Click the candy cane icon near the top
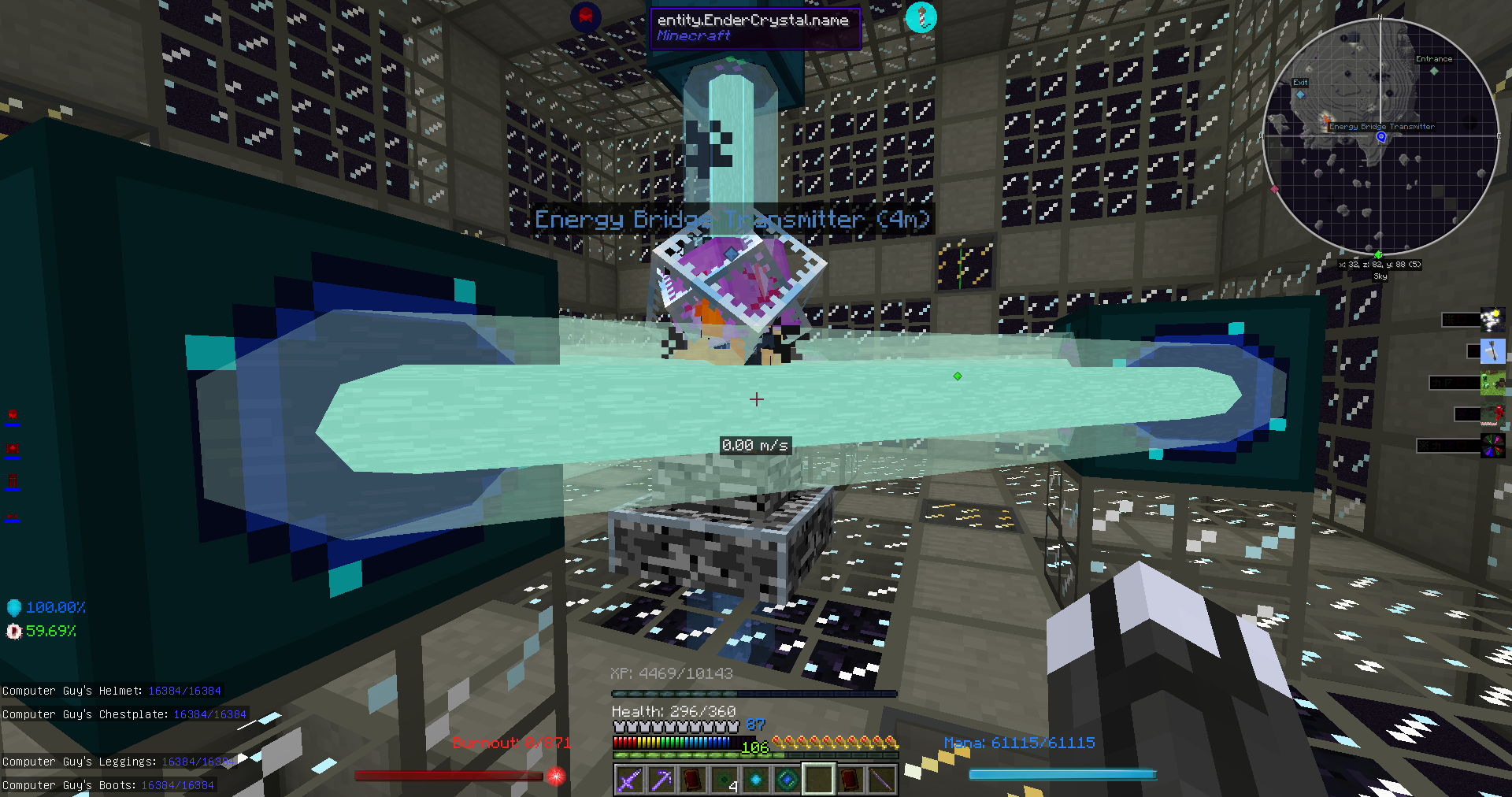 pos(923,16)
